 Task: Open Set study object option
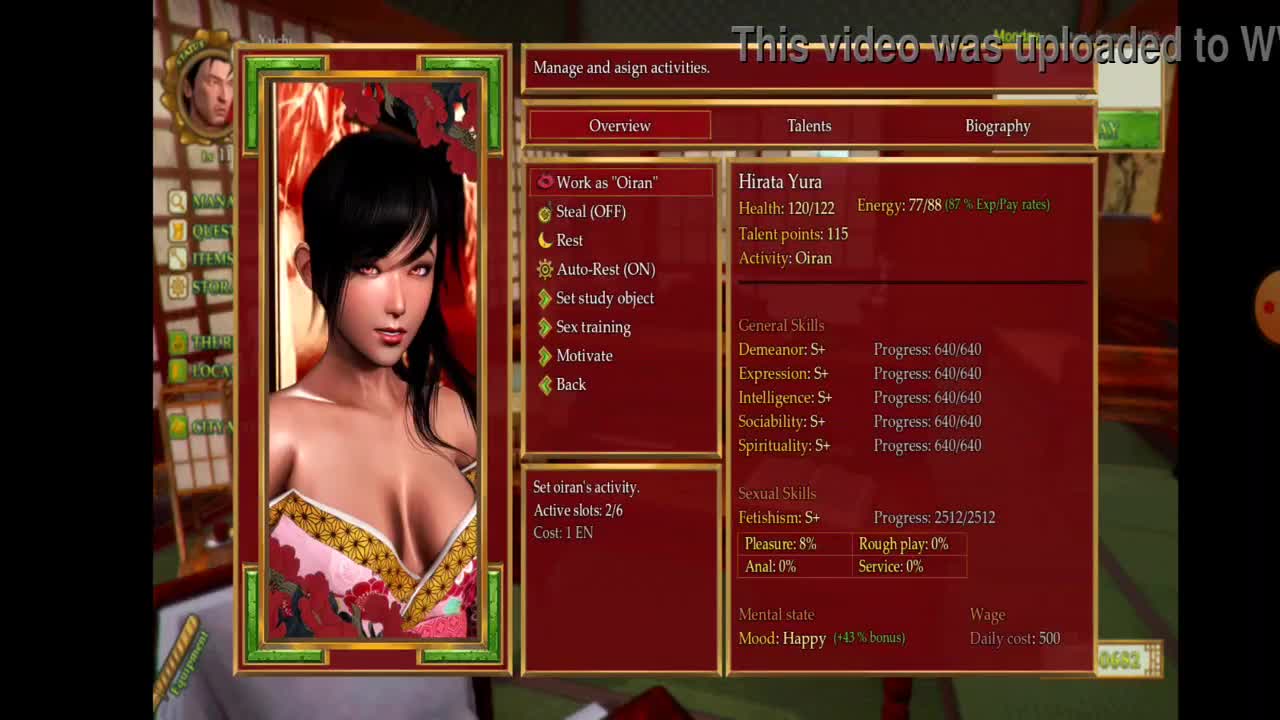pos(604,299)
